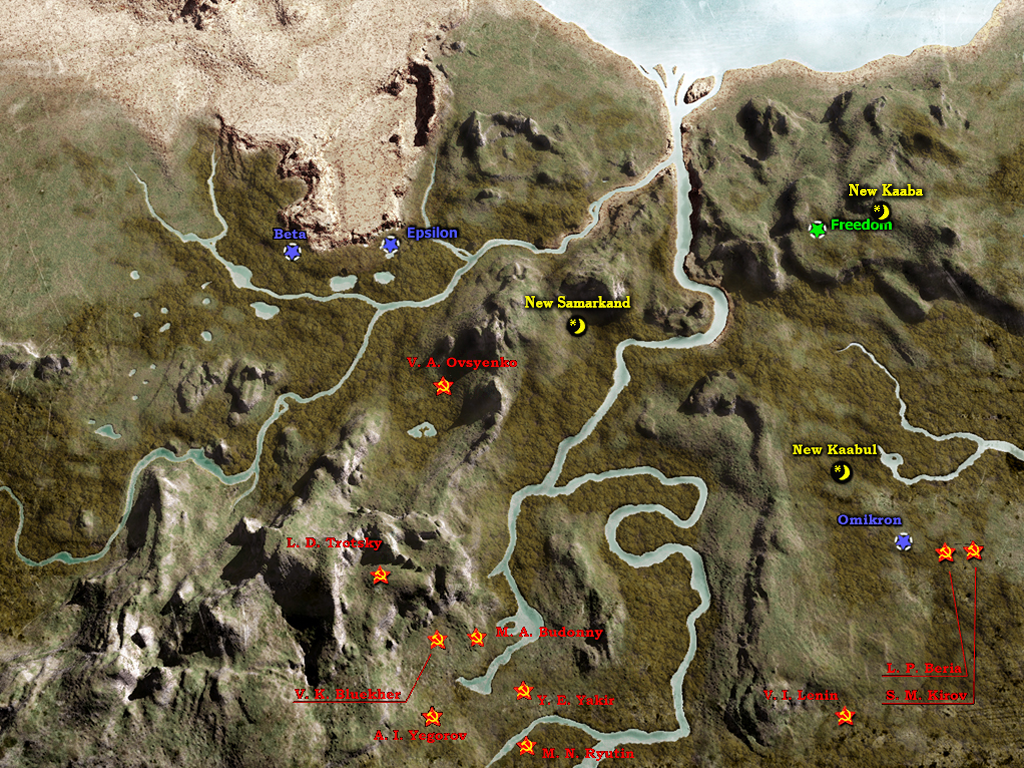The width and height of the screenshot is (1024, 768).
Task: Choose the V. I. Lenin star marker
Action: (845, 716)
